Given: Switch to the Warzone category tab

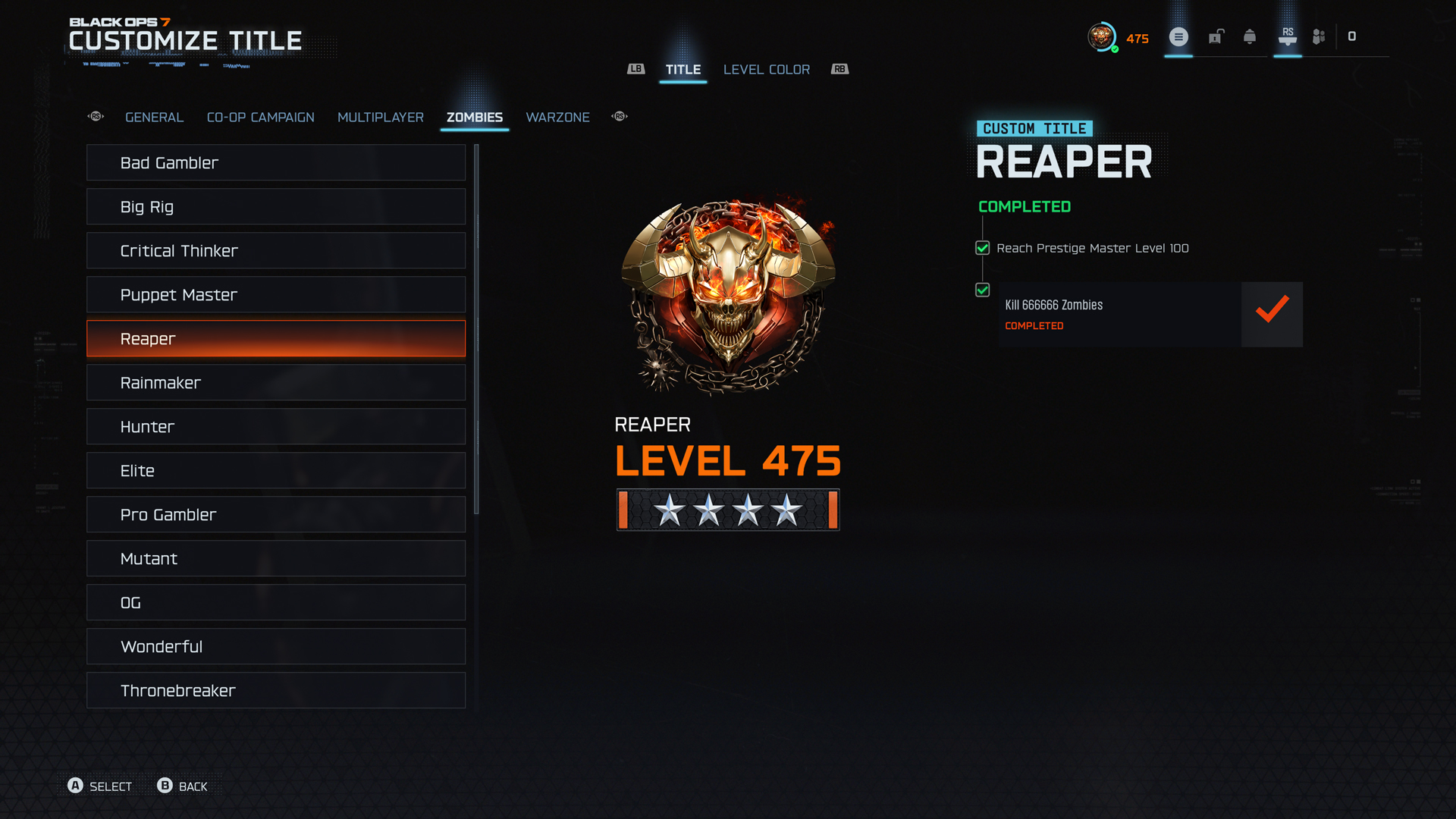Looking at the screenshot, I should pyautogui.click(x=557, y=118).
